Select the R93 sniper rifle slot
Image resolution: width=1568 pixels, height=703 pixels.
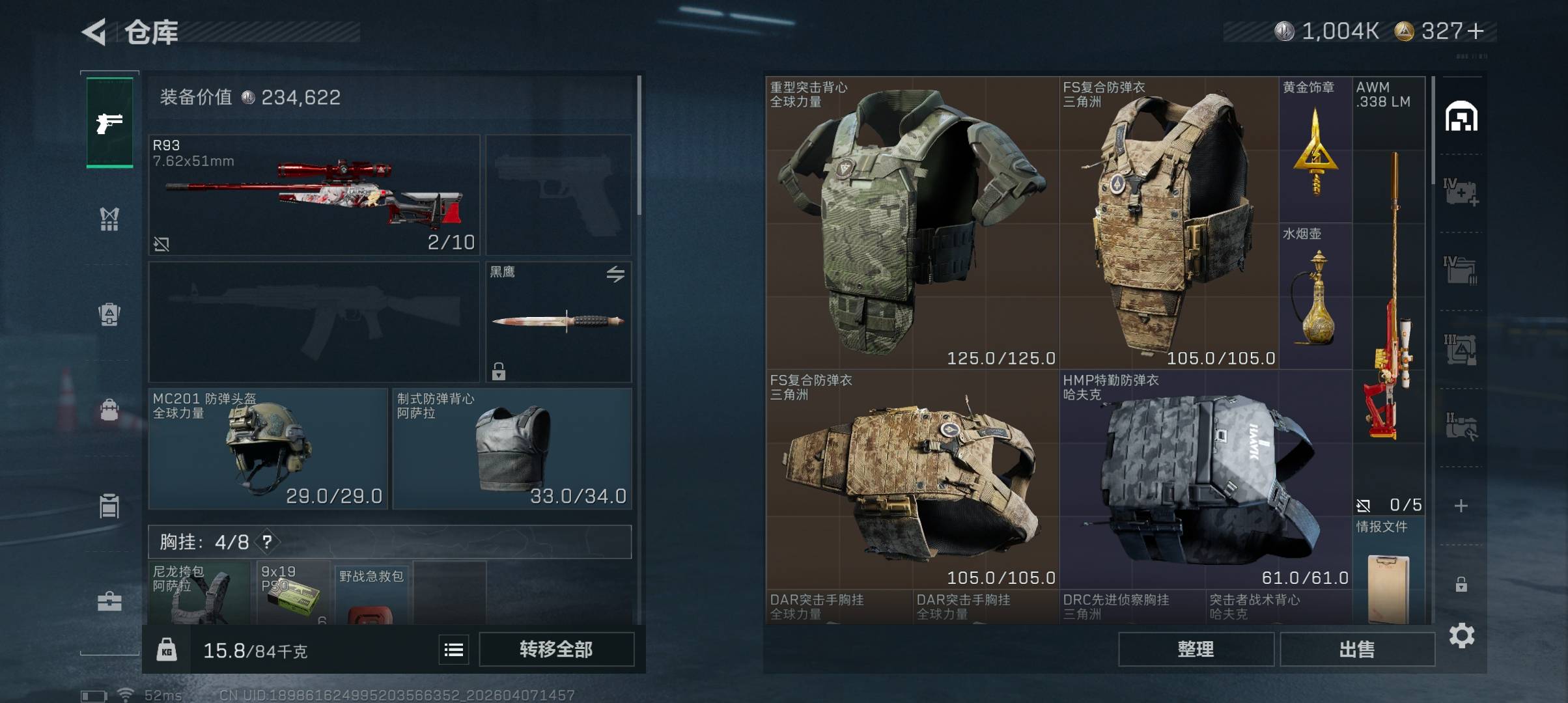314,195
